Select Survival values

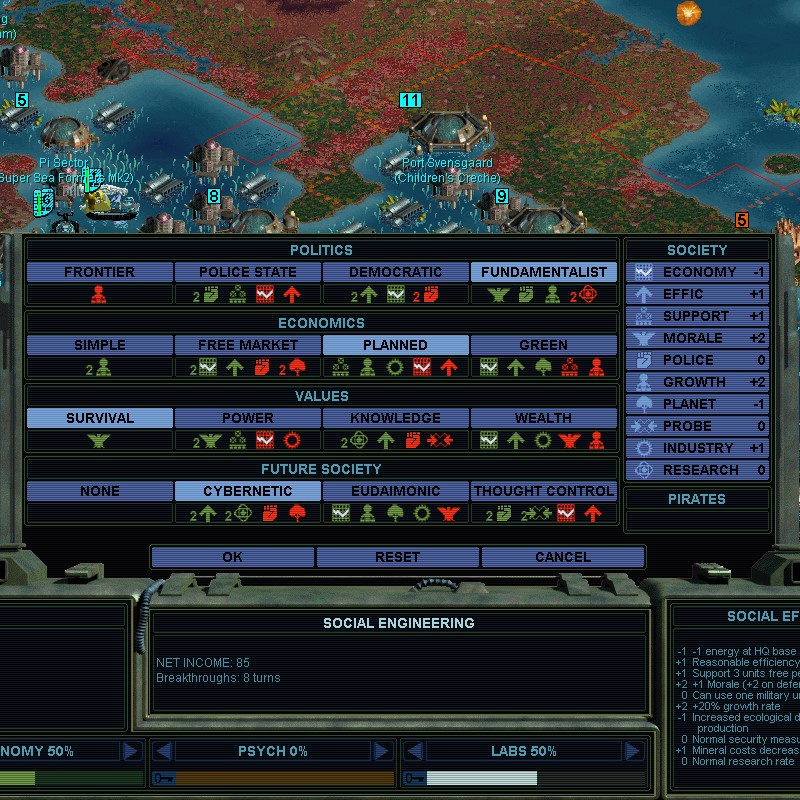point(99,418)
